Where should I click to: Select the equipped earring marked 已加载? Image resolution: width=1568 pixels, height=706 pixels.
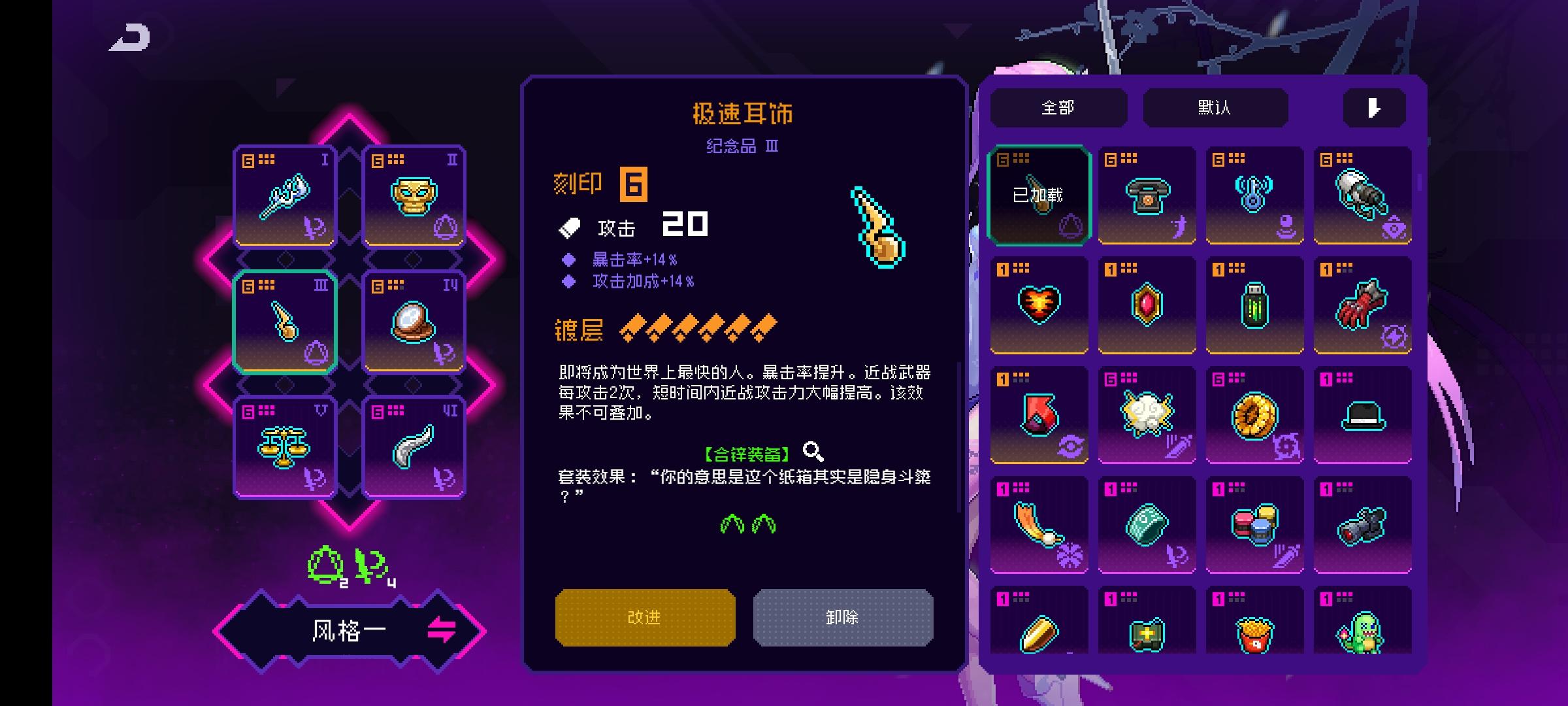point(1038,194)
